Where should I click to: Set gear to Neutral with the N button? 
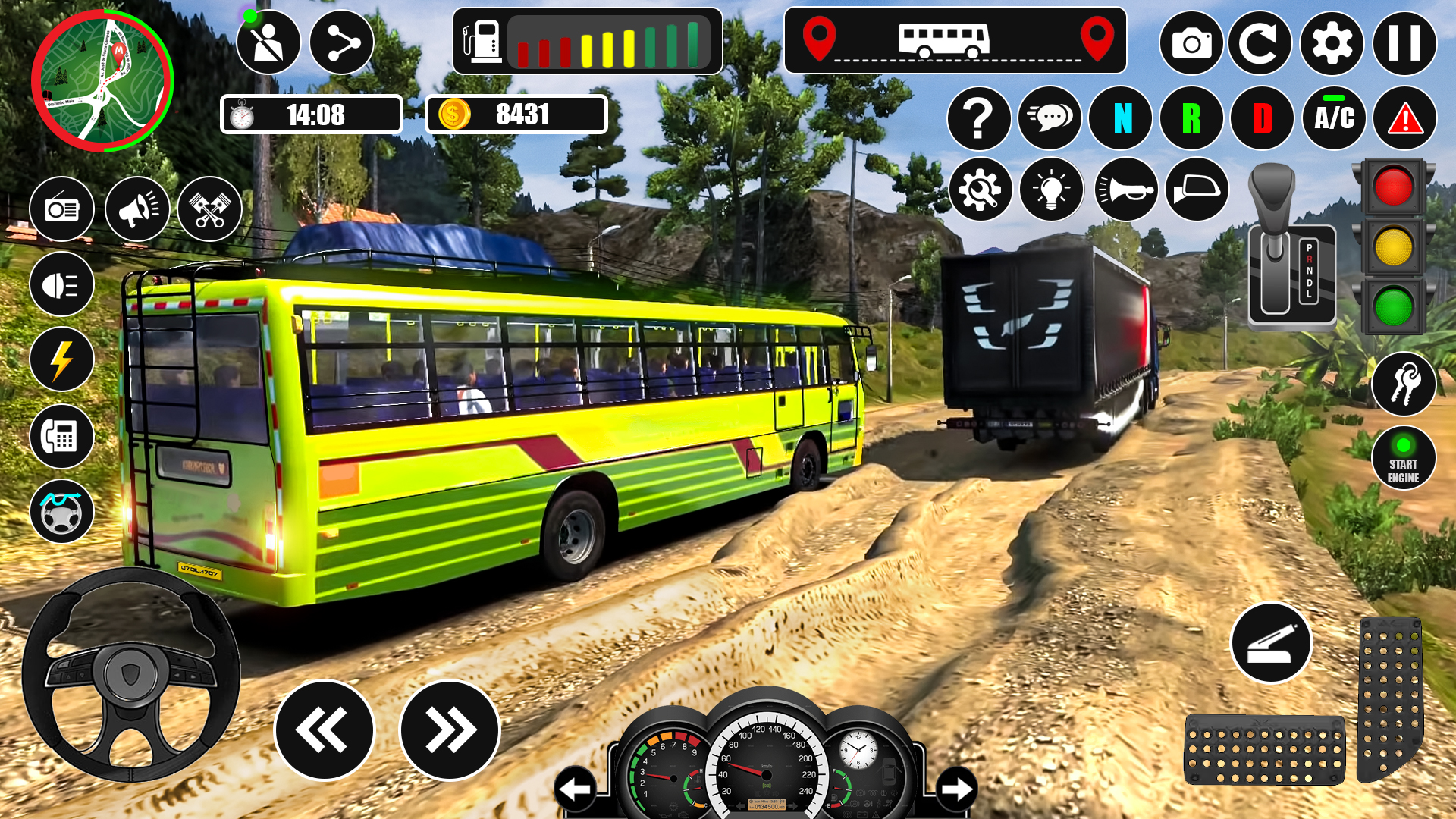[x=1122, y=118]
